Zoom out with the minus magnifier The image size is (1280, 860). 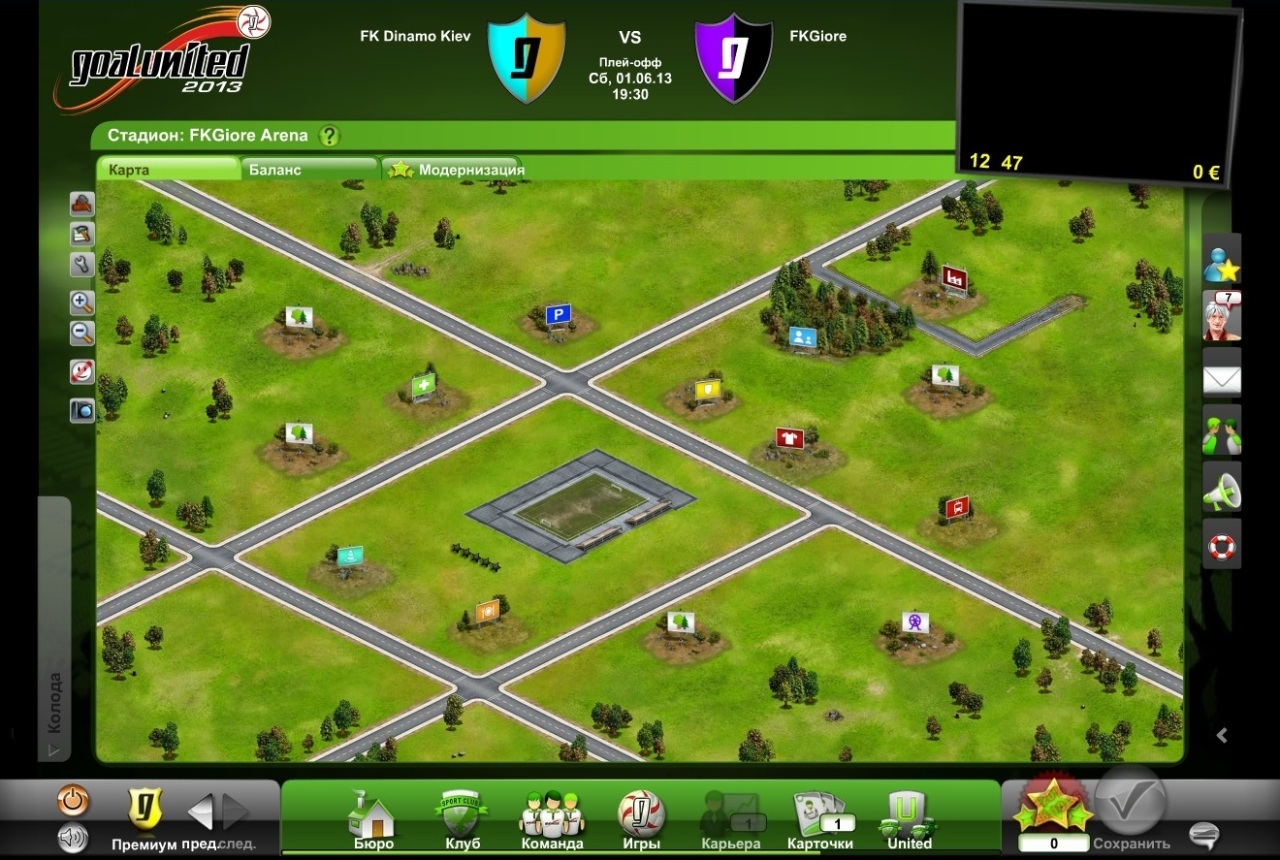click(82, 333)
